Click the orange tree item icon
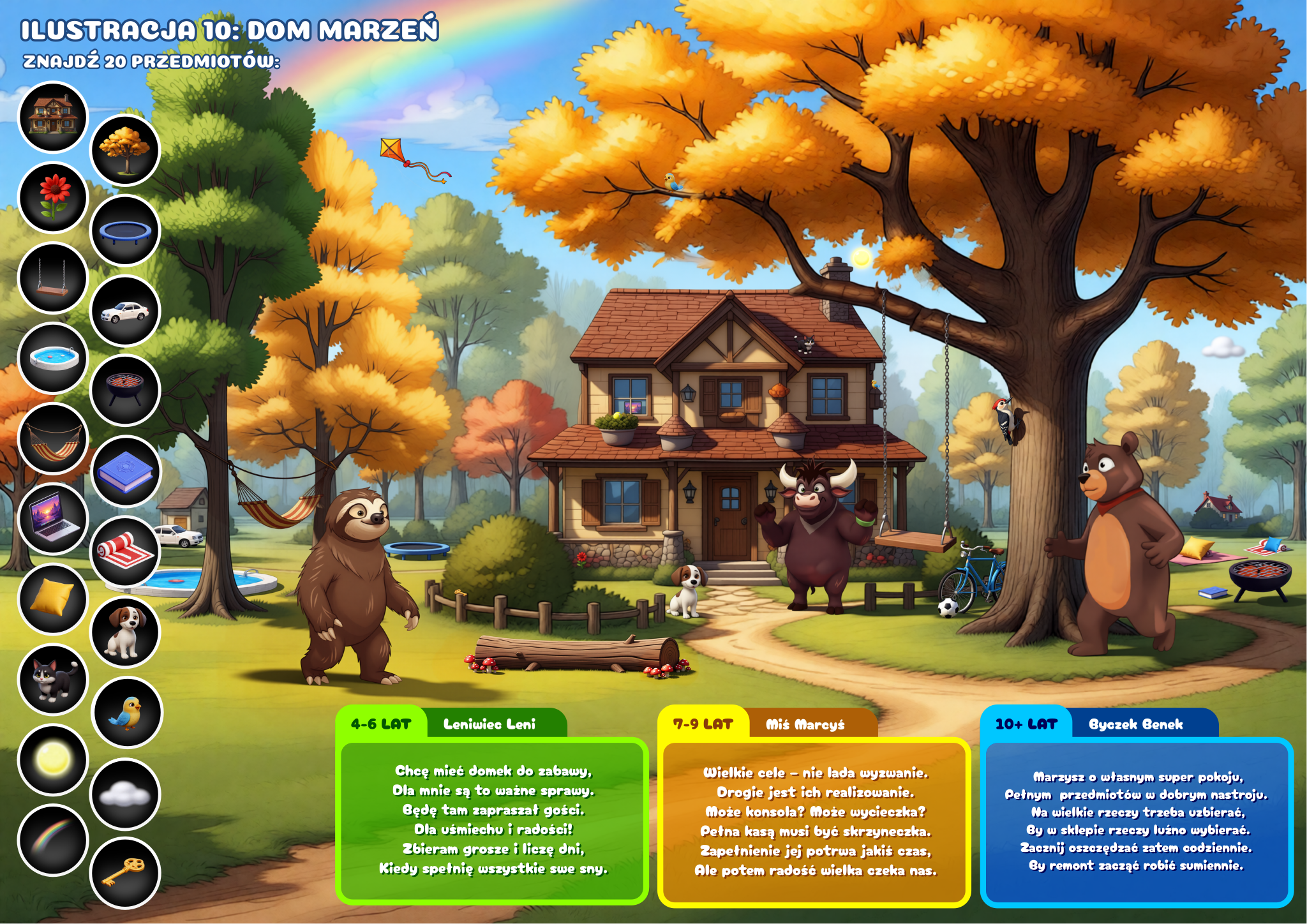 pyautogui.click(x=125, y=151)
